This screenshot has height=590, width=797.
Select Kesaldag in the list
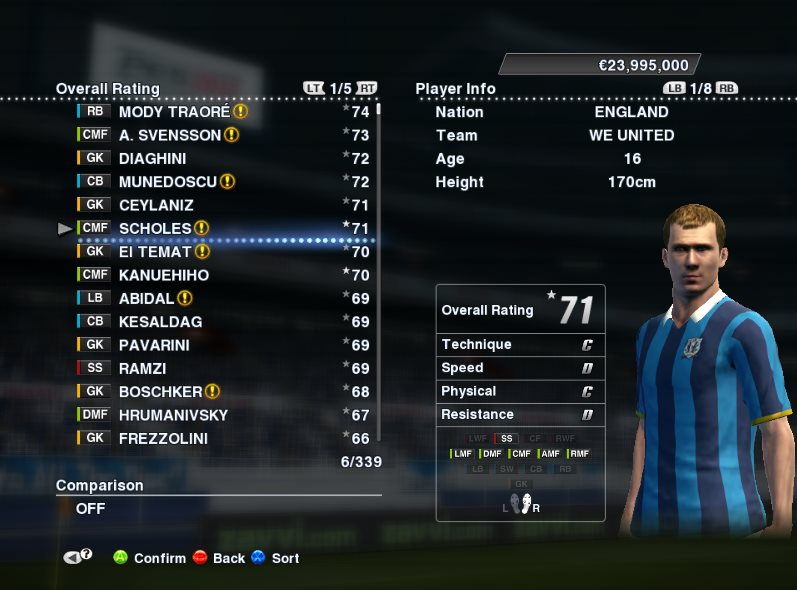(160, 322)
